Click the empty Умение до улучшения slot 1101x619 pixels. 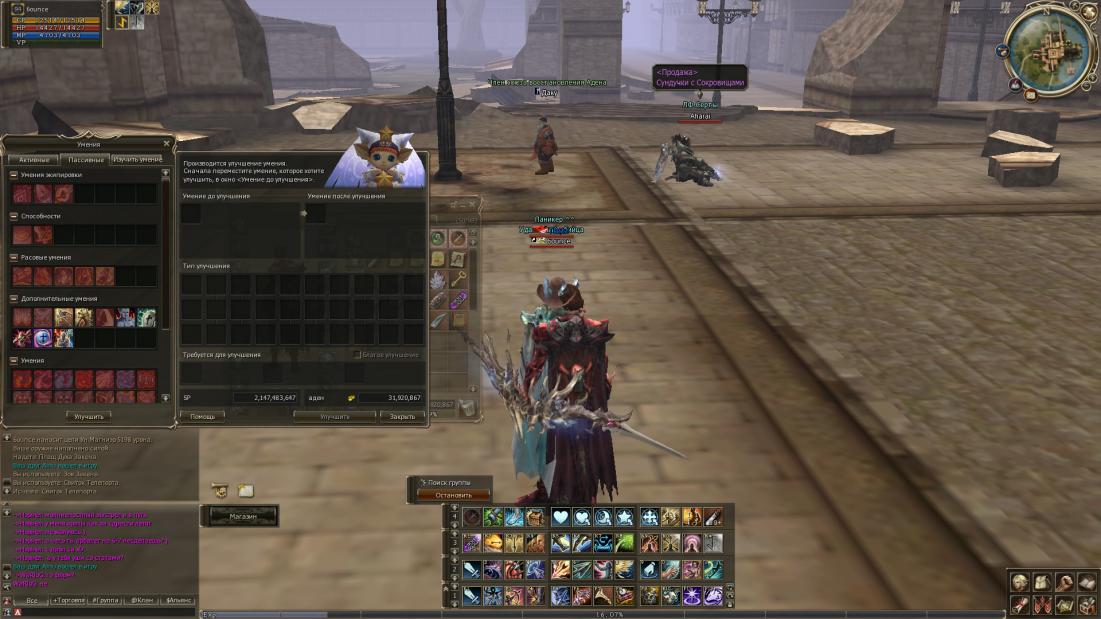191,214
